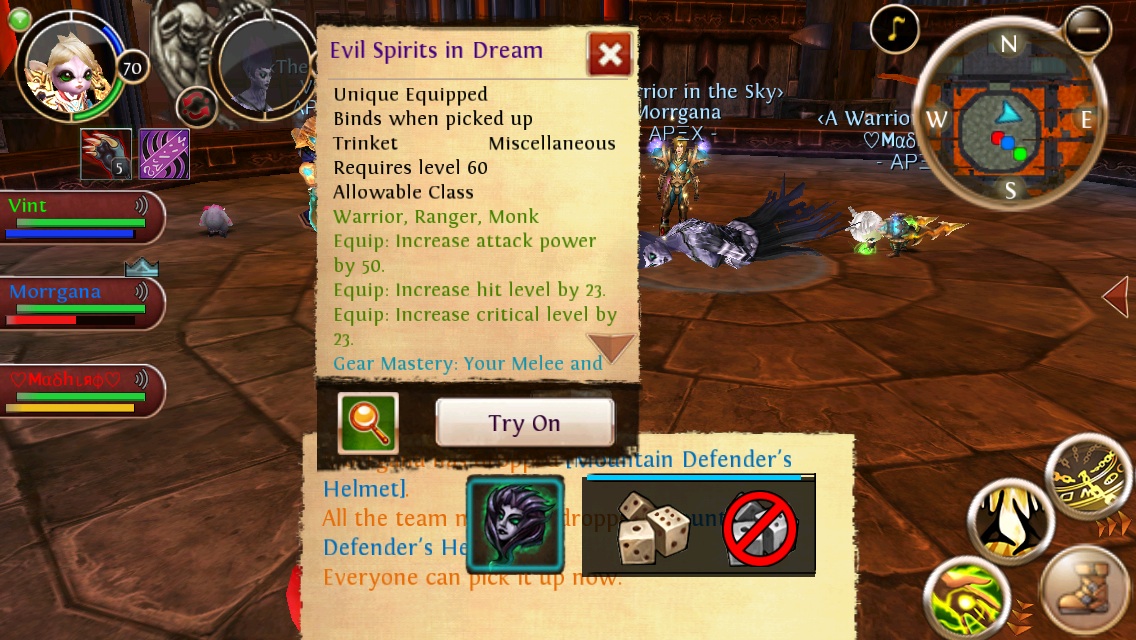Select party member Vint
1136x640 pixels.
tap(80, 217)
